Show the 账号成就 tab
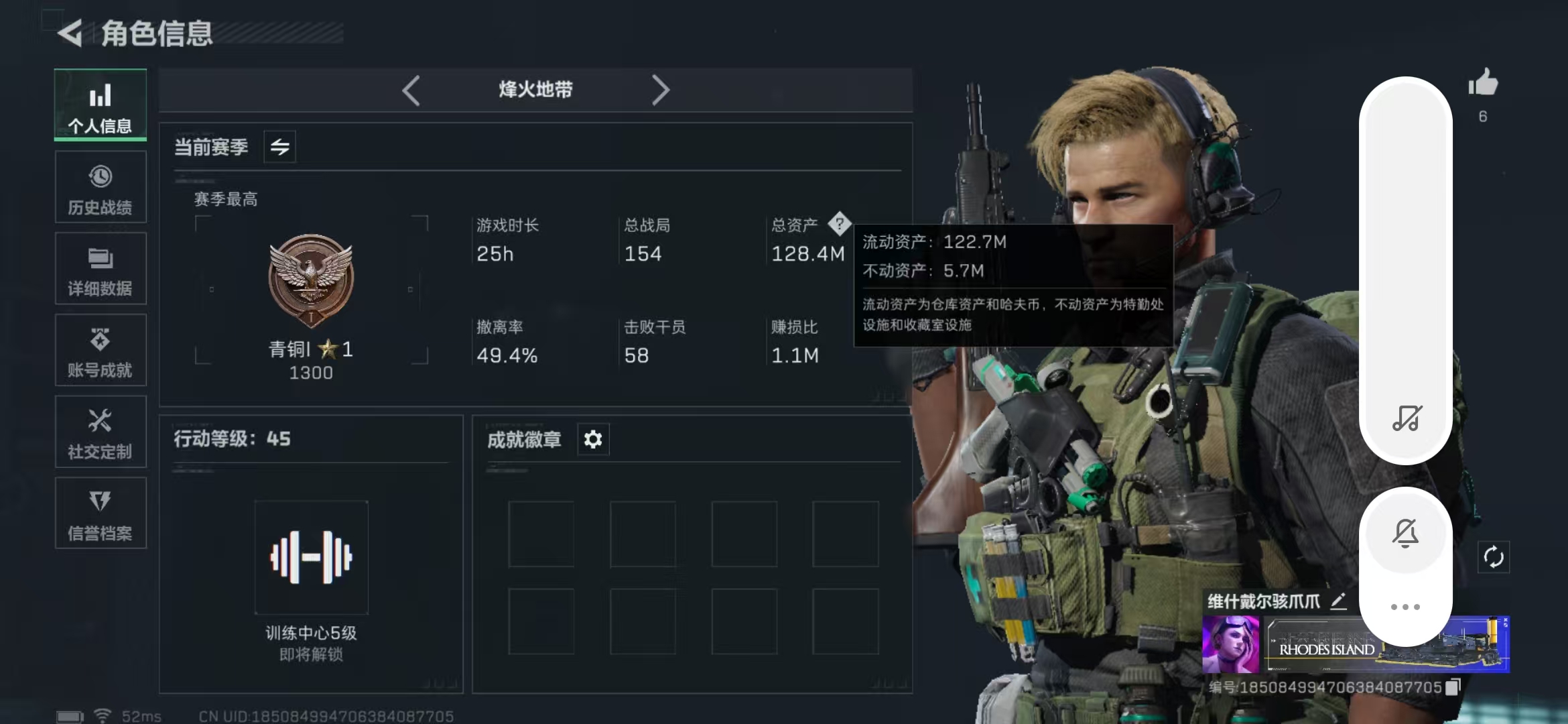Viewport: 1568px width, 724px height. (x=101, y=351)
